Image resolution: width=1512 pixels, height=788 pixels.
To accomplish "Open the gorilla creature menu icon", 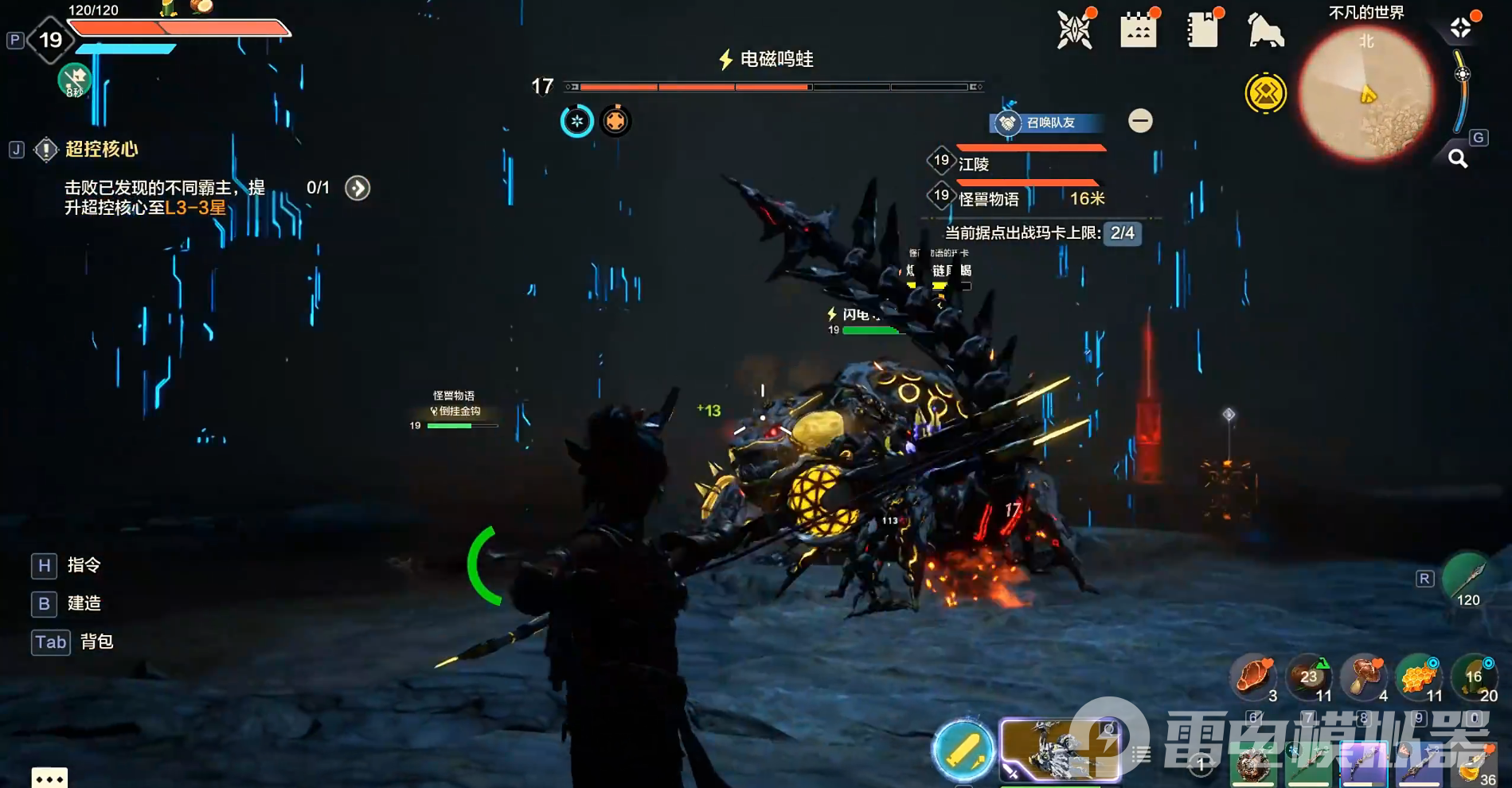I will tap(1265, 31).
